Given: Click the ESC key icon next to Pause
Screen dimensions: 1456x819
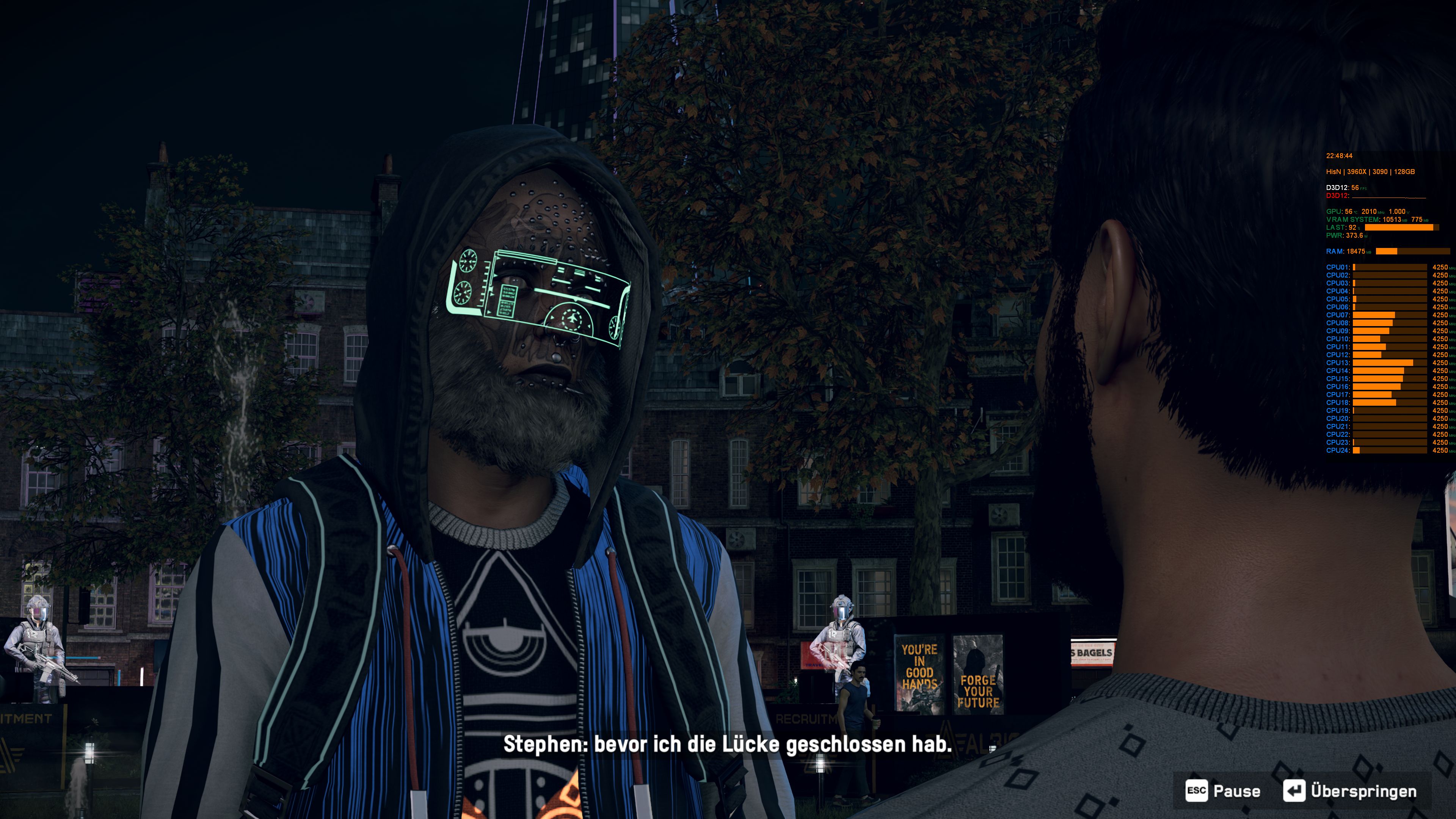Looking at the screenshot, I should [1197, 790].
